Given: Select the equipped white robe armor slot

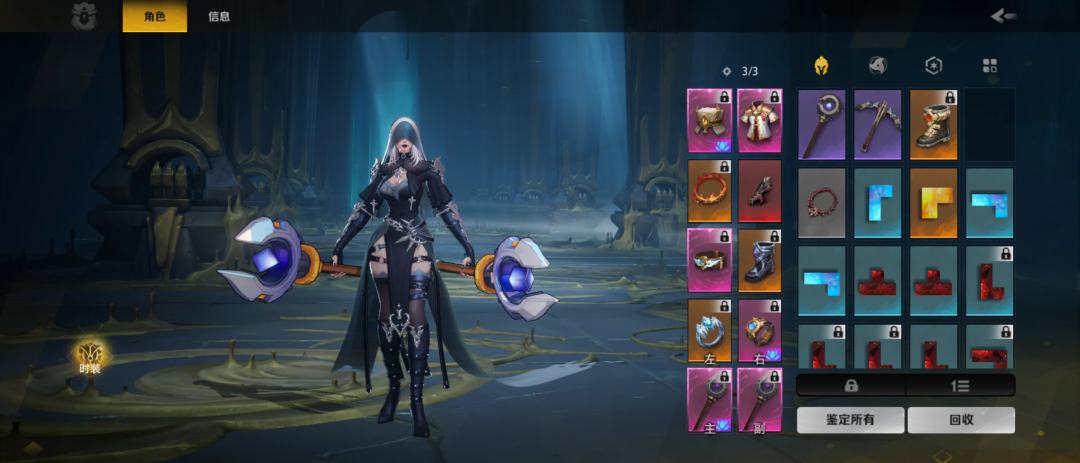Looking at the screenshot, I should [x=760, y=120].
